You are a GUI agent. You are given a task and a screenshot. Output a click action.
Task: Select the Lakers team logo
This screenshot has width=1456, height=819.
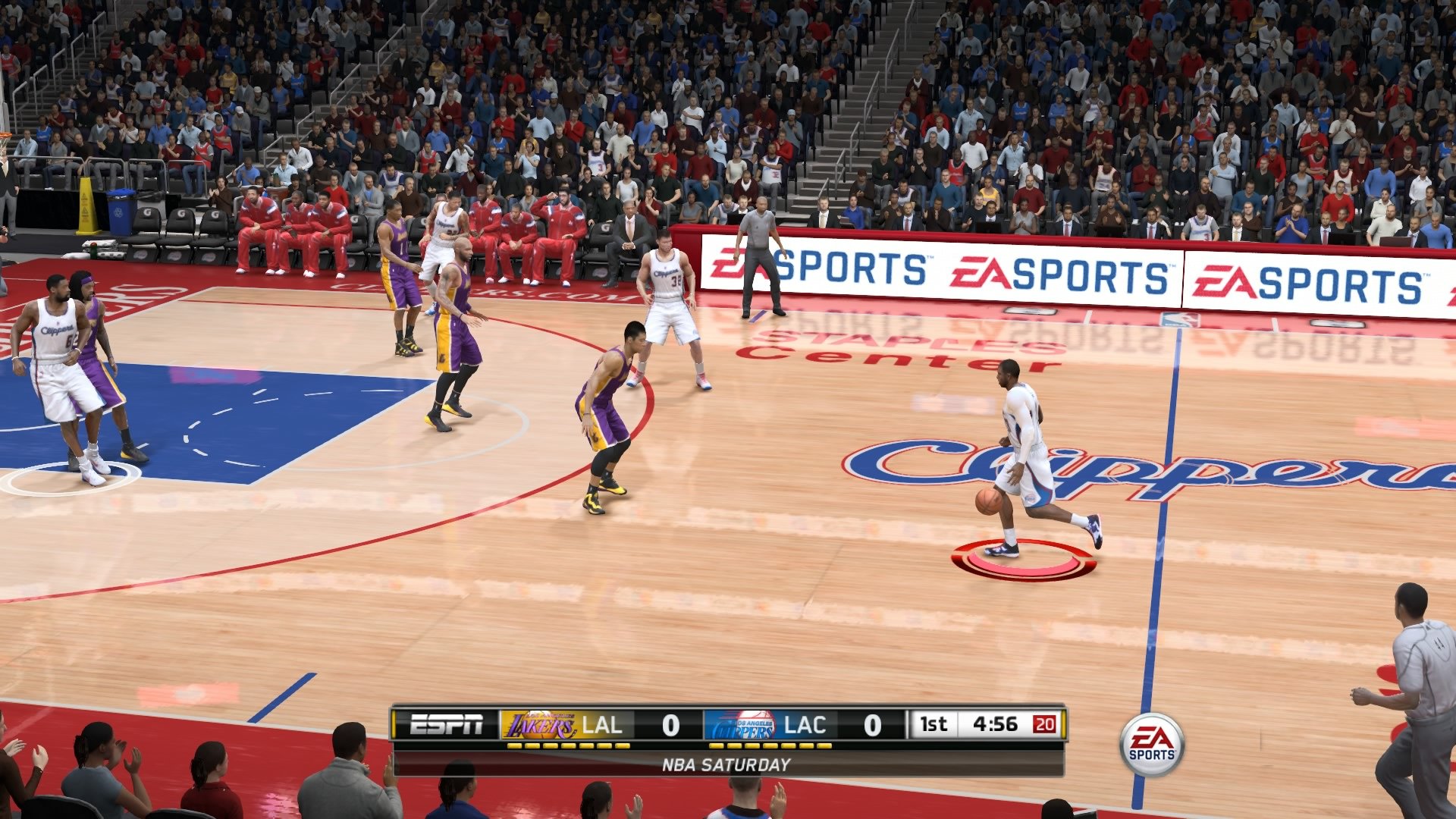[543, 725]
